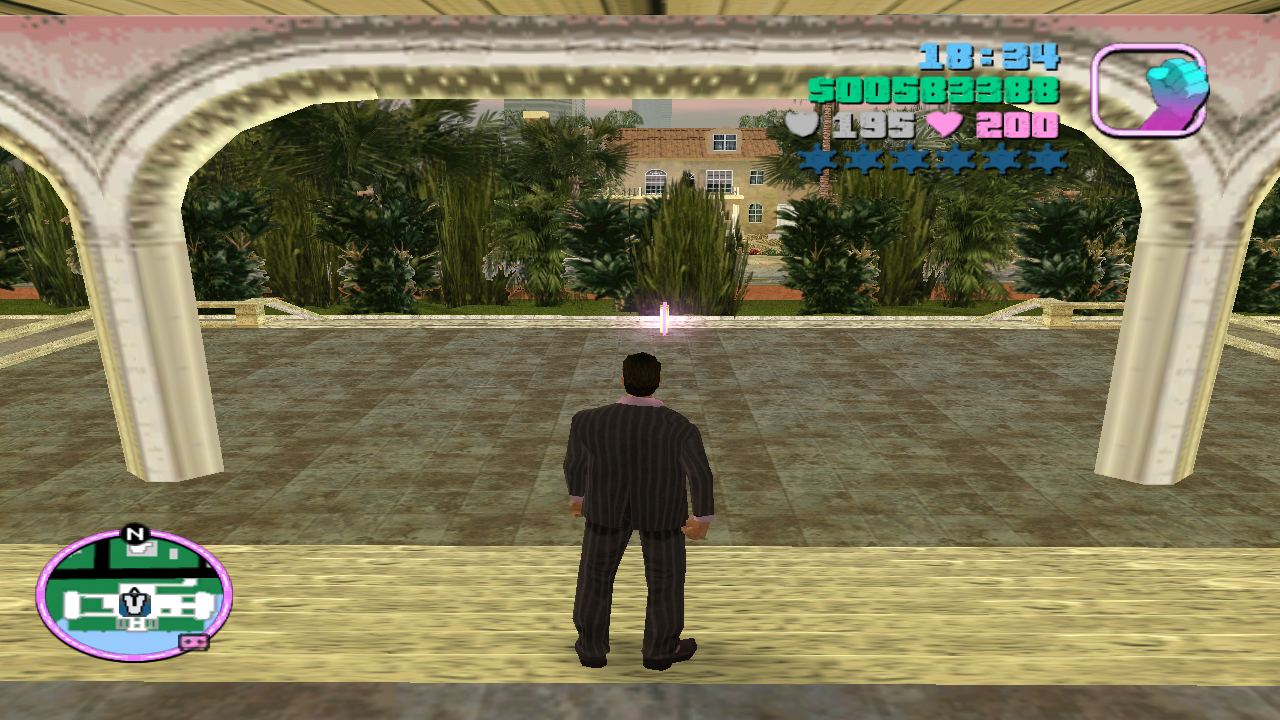Click the glowing pickup on the patio
This screenshot has height=720, width=1280.
pyautogui.click(x=662, y=318)
